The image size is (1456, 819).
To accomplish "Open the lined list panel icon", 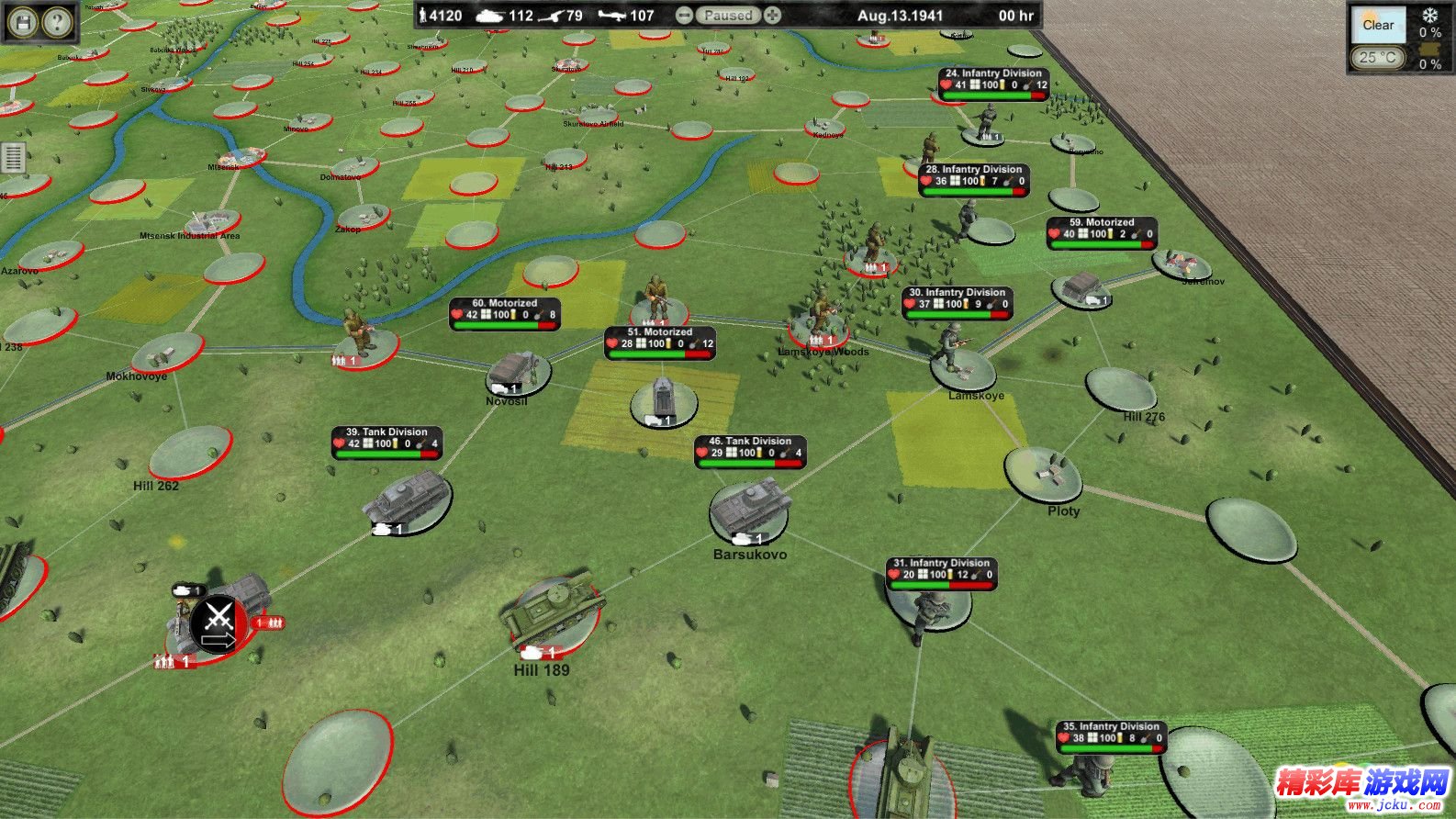I will [x=13, y=158].
